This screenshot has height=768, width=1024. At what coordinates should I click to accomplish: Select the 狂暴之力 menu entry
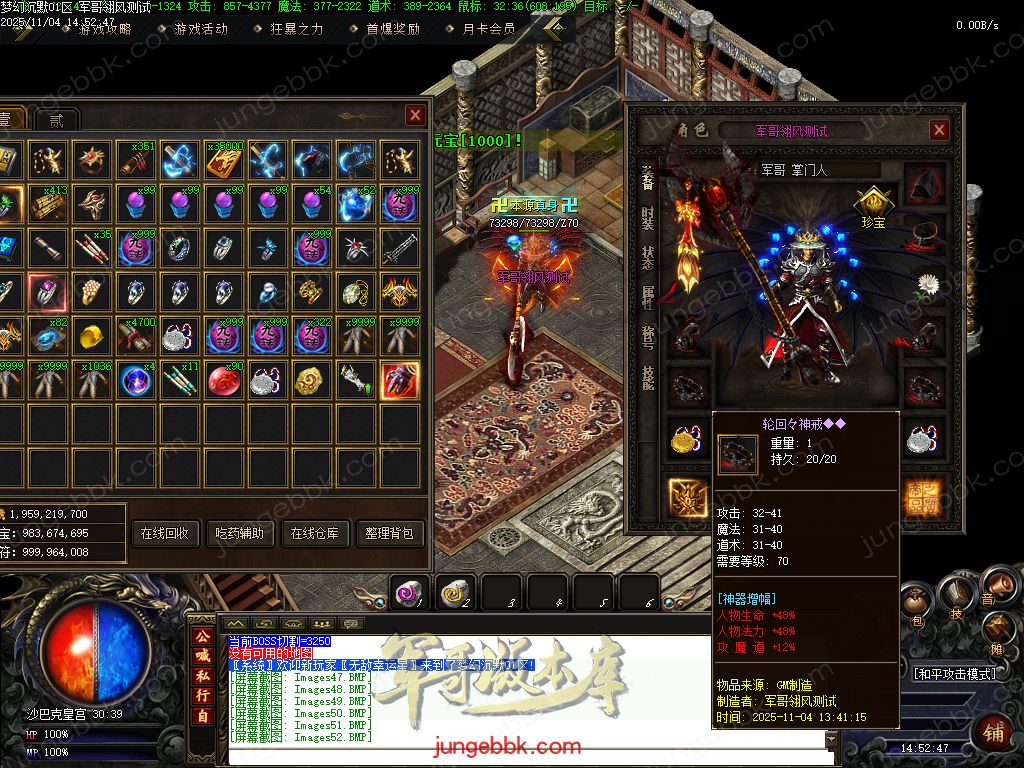pos(296,29)
